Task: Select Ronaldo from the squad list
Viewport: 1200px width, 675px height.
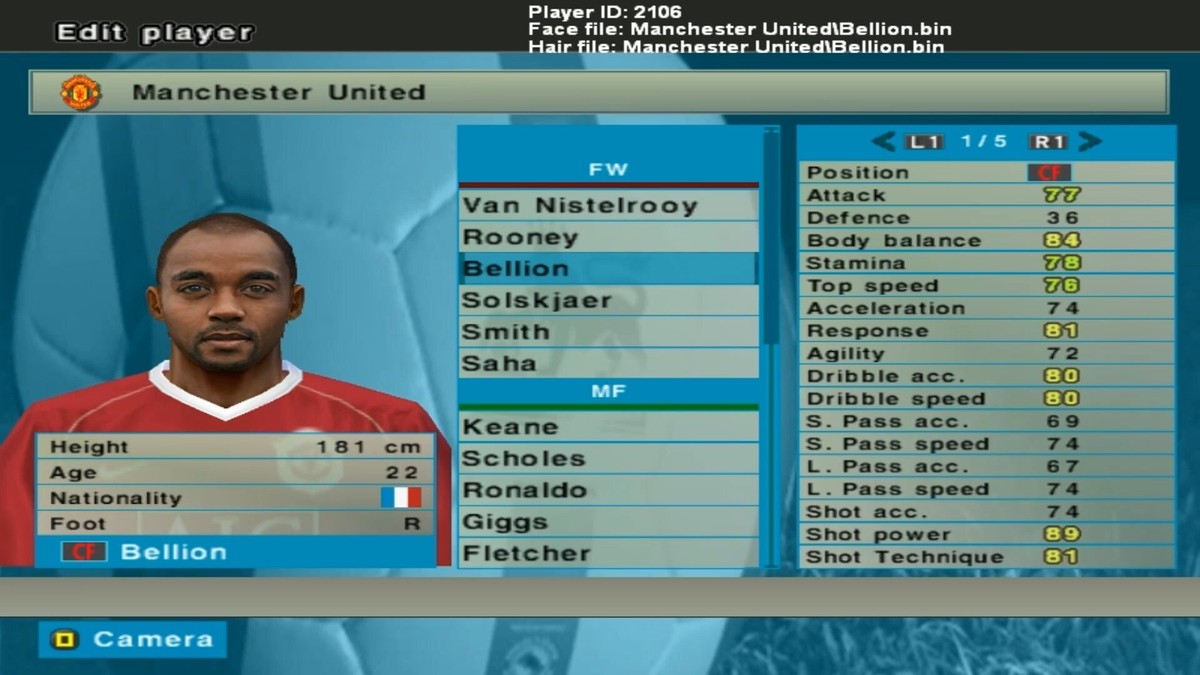Action: tap(608, 490)
